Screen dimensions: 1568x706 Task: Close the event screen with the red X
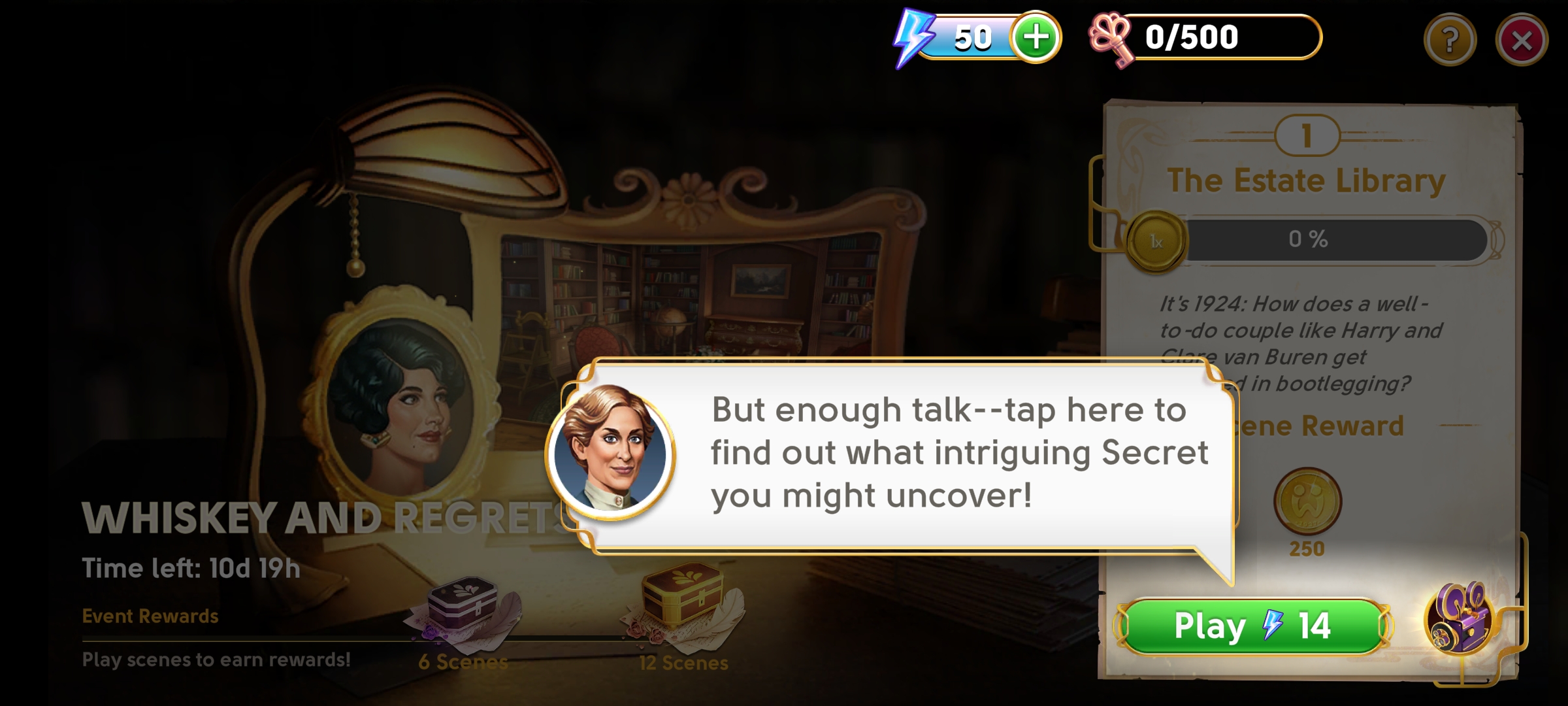1522,41
